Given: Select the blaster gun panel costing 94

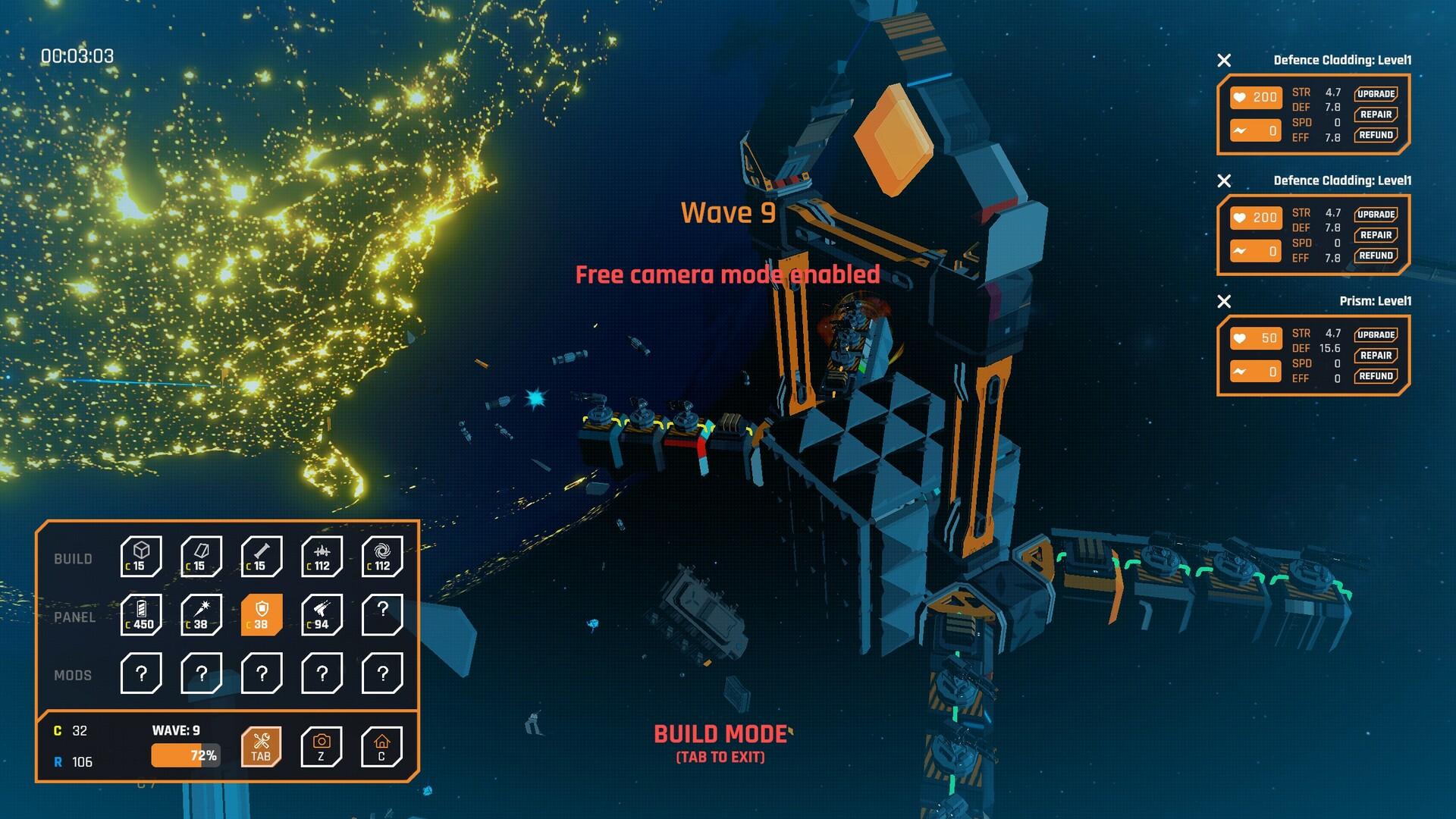Looking at the screenshot, I should pyautogui.click(x=322, y=614).
